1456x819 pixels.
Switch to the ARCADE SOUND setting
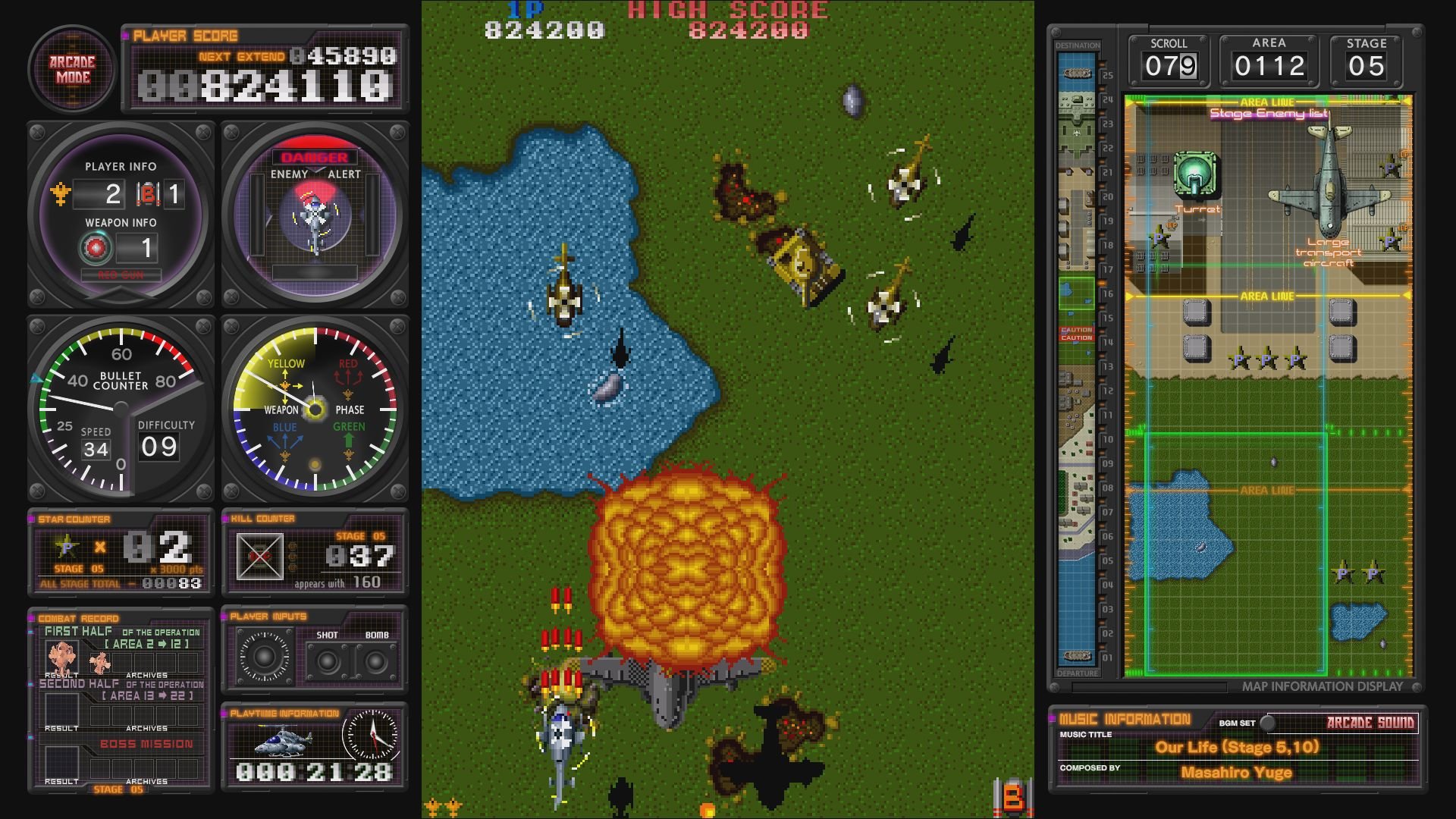pyautogui.click(x=1370, y=724)
